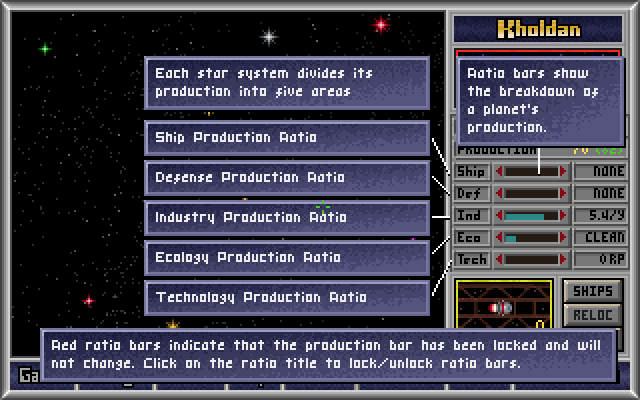Decrease Industry ratio with left arrow

click(x=500, y=215)
